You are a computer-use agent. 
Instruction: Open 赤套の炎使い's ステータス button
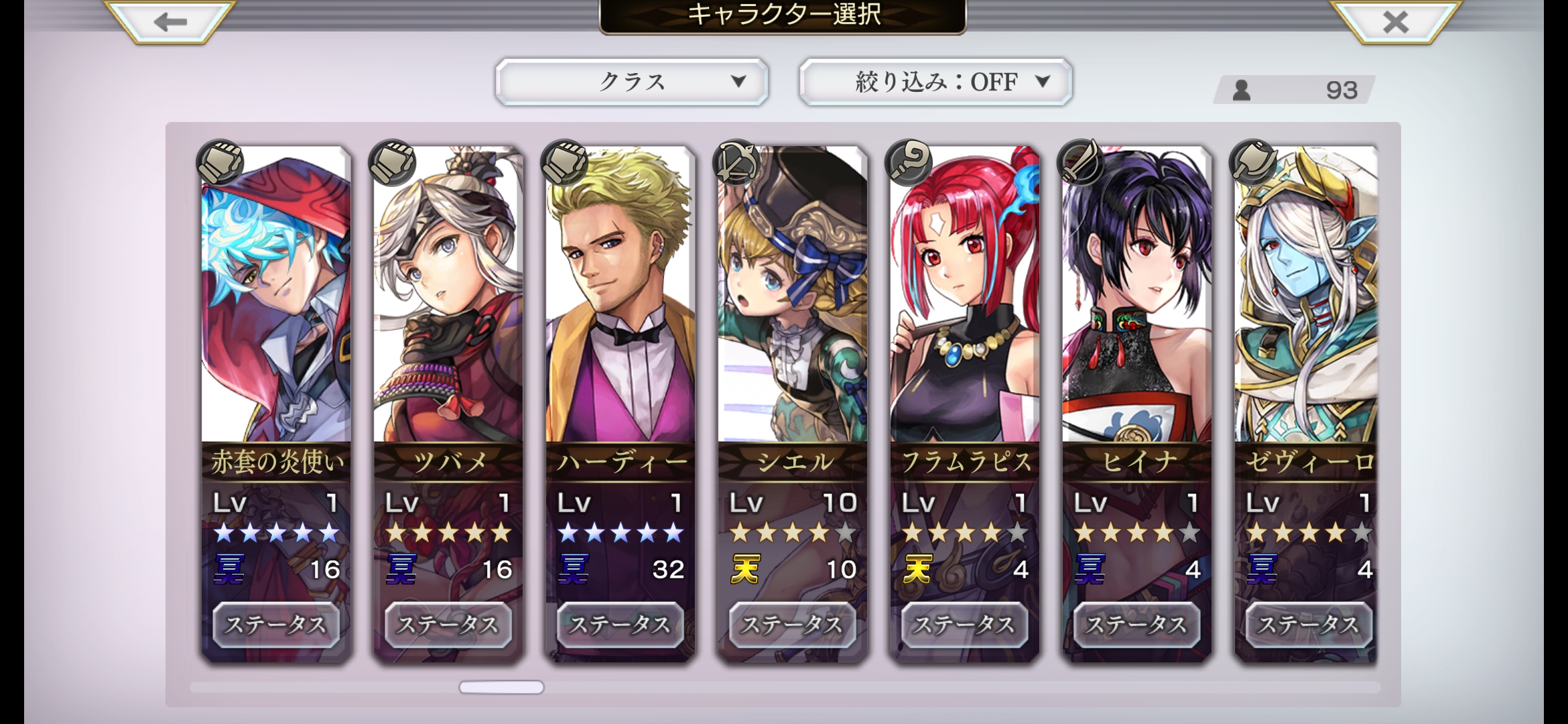(x=276, y=625)
